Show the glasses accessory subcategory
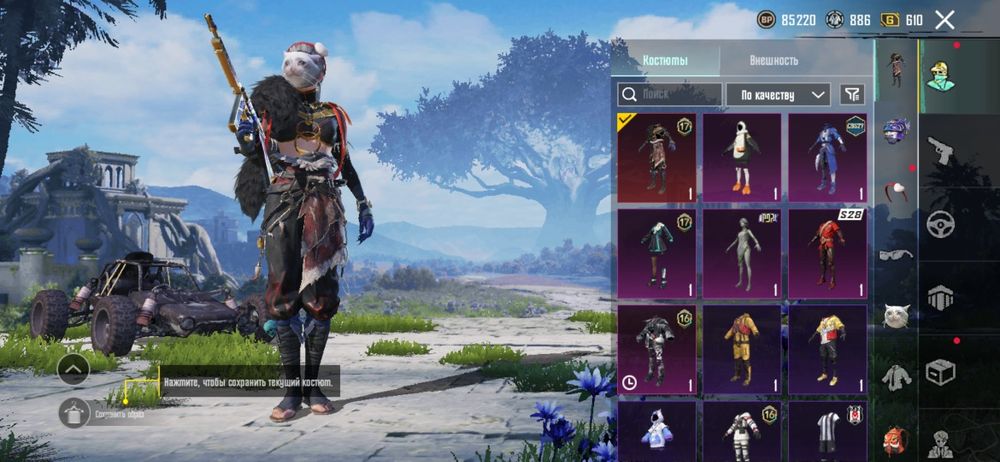The width and height of the screenshot is (1000, 462). coord(896,254)
